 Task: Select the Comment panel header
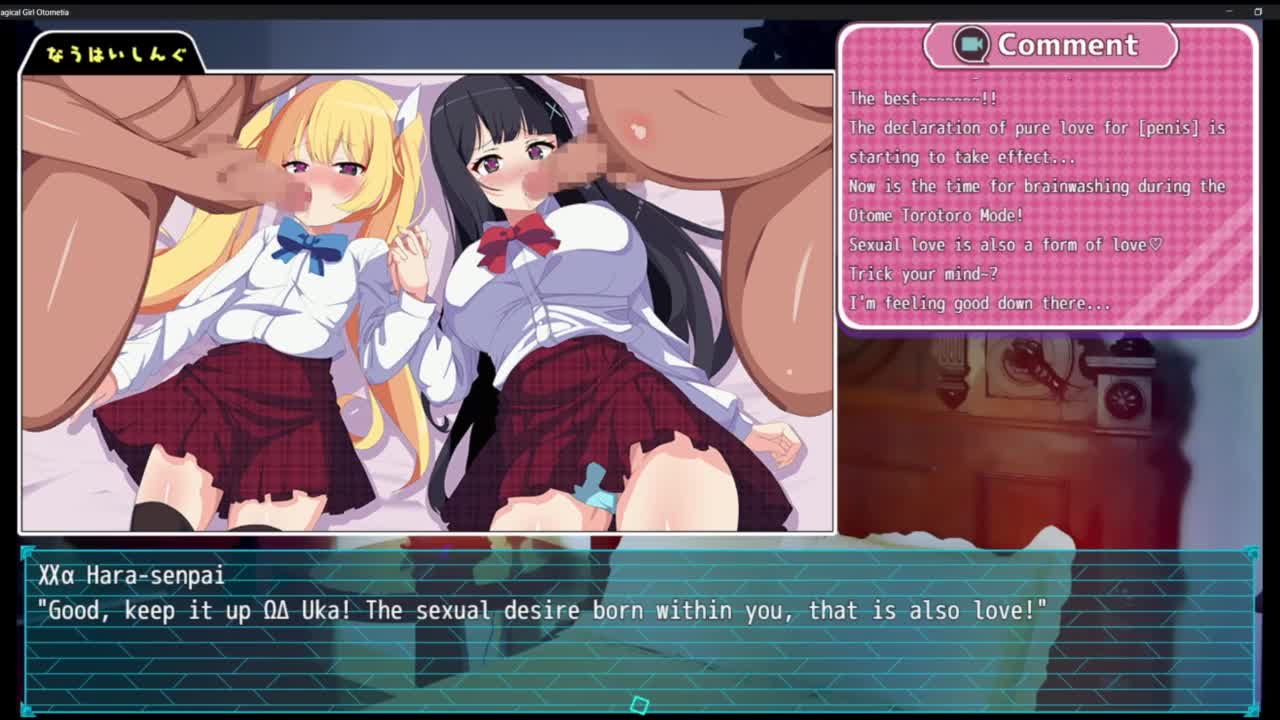click(x=1050, y=45)
